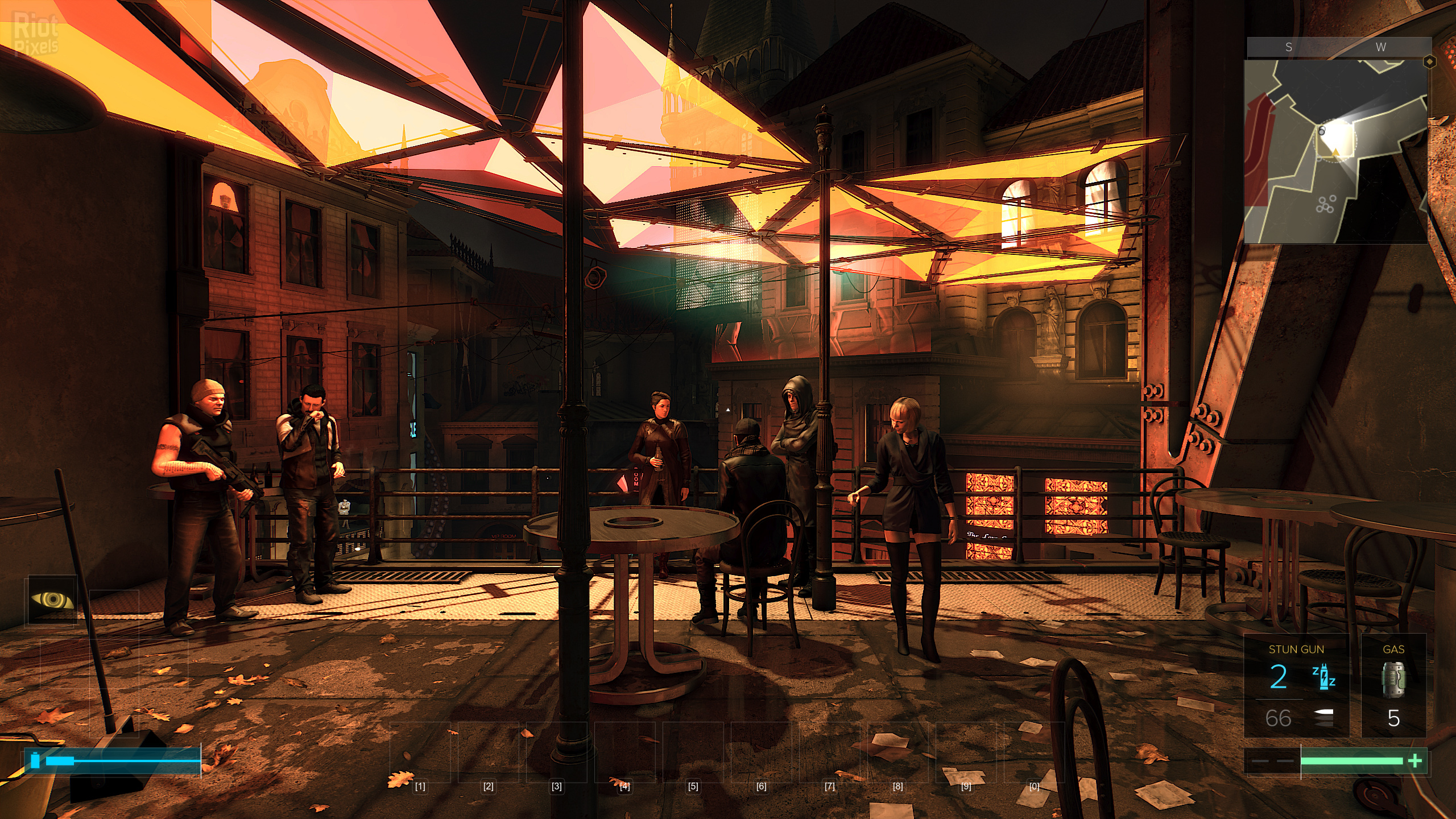Activate the Smart Vision eye icon
The width and height of the screenshot is (1456, 819).
click(x=52, y=599)
